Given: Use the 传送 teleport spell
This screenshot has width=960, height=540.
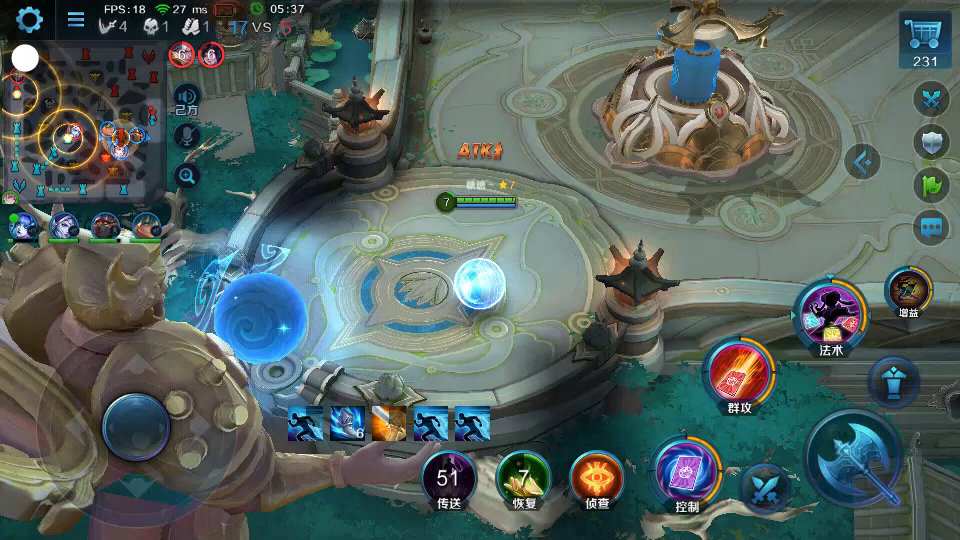Looking at the screenshot, I should [x=448, y=476].
